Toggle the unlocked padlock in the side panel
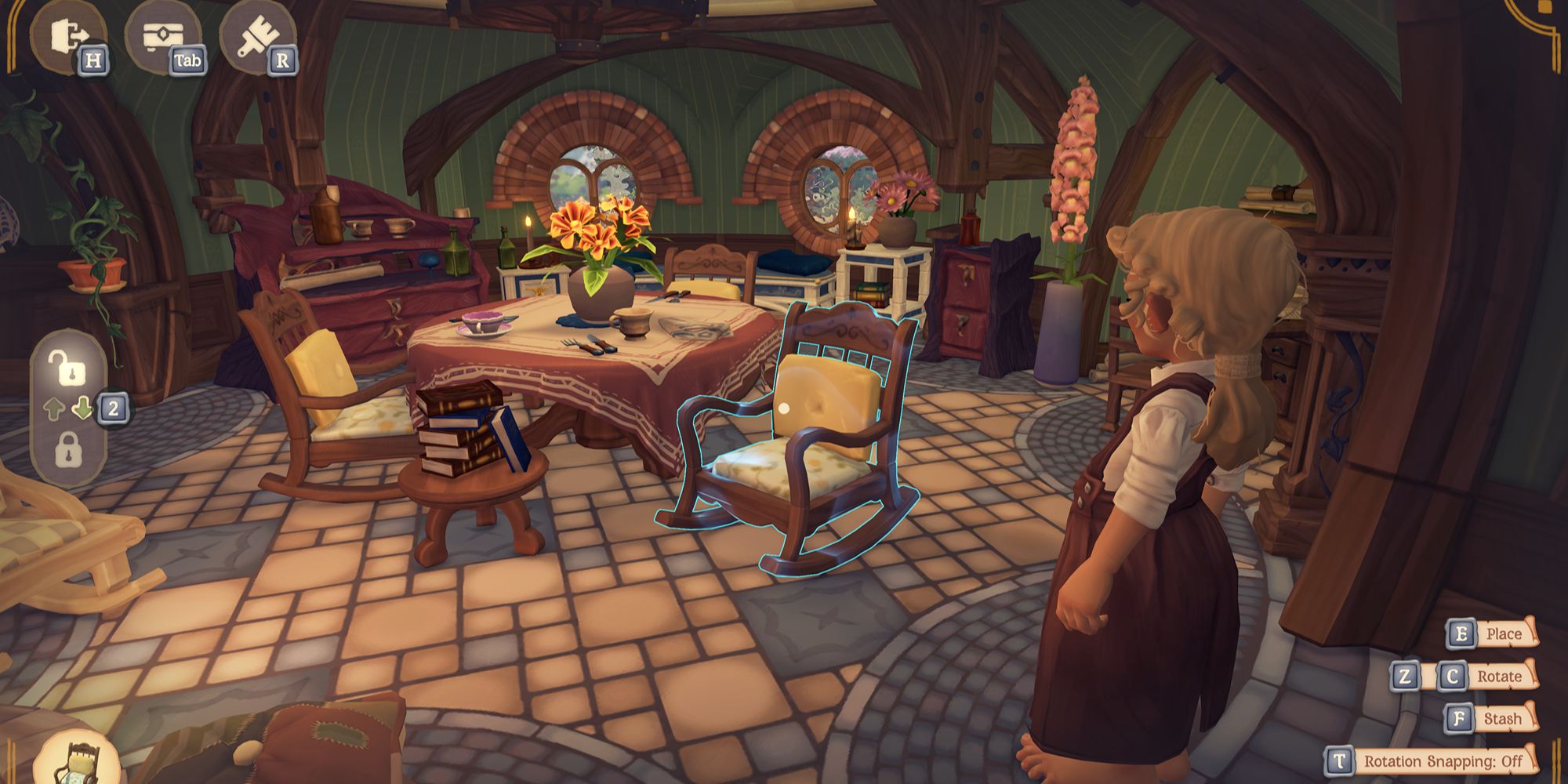Screen dimensions: 1568x784 (x=67, y=367)
